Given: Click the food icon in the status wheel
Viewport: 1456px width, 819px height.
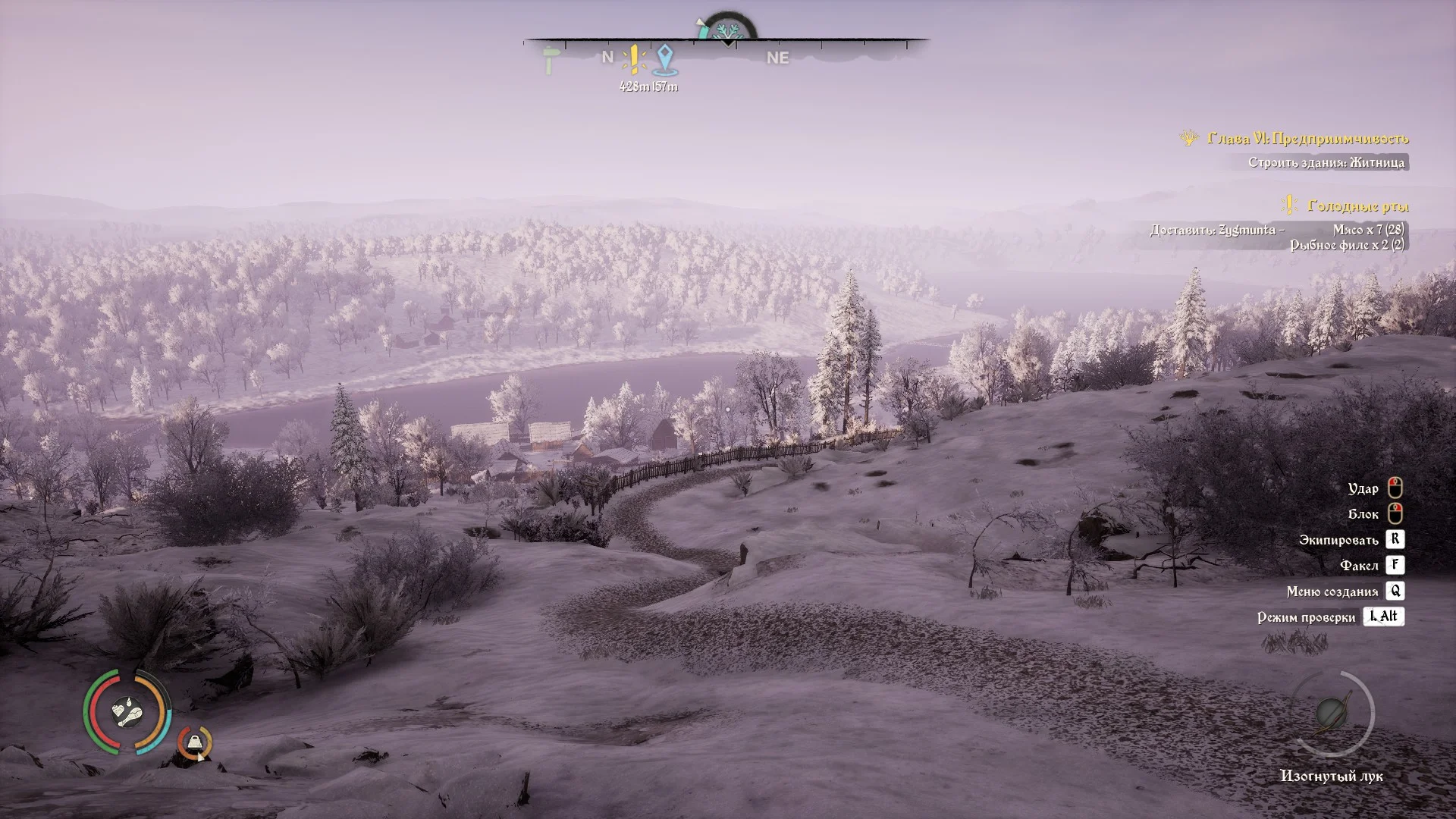Looking at the screenshot, I should [x=127, y=712].
